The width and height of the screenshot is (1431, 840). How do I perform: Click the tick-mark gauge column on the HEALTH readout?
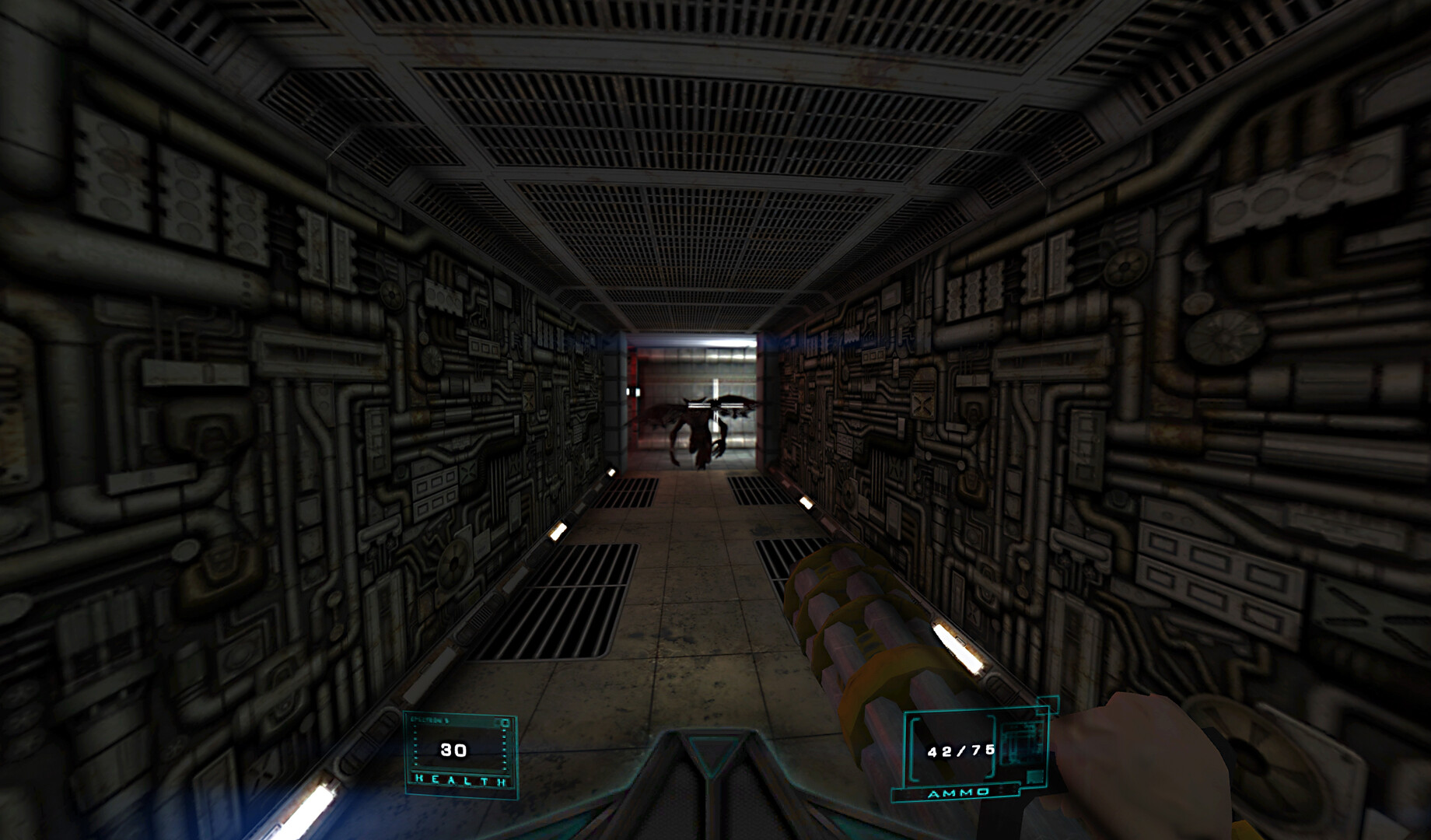pyautogui.click(x=505, y=747)
